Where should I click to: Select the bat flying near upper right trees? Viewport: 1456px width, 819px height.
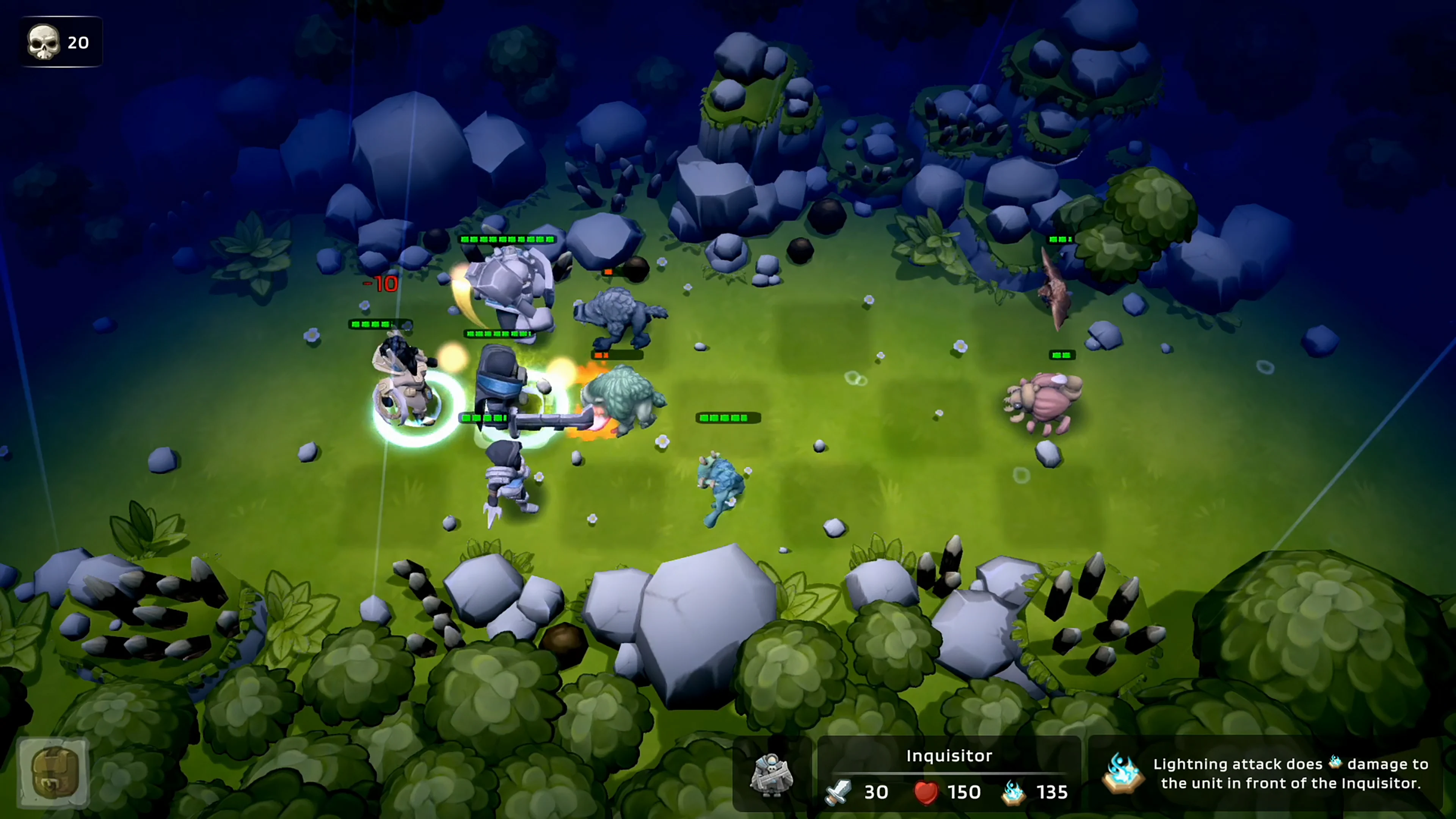click(1056, 294)
